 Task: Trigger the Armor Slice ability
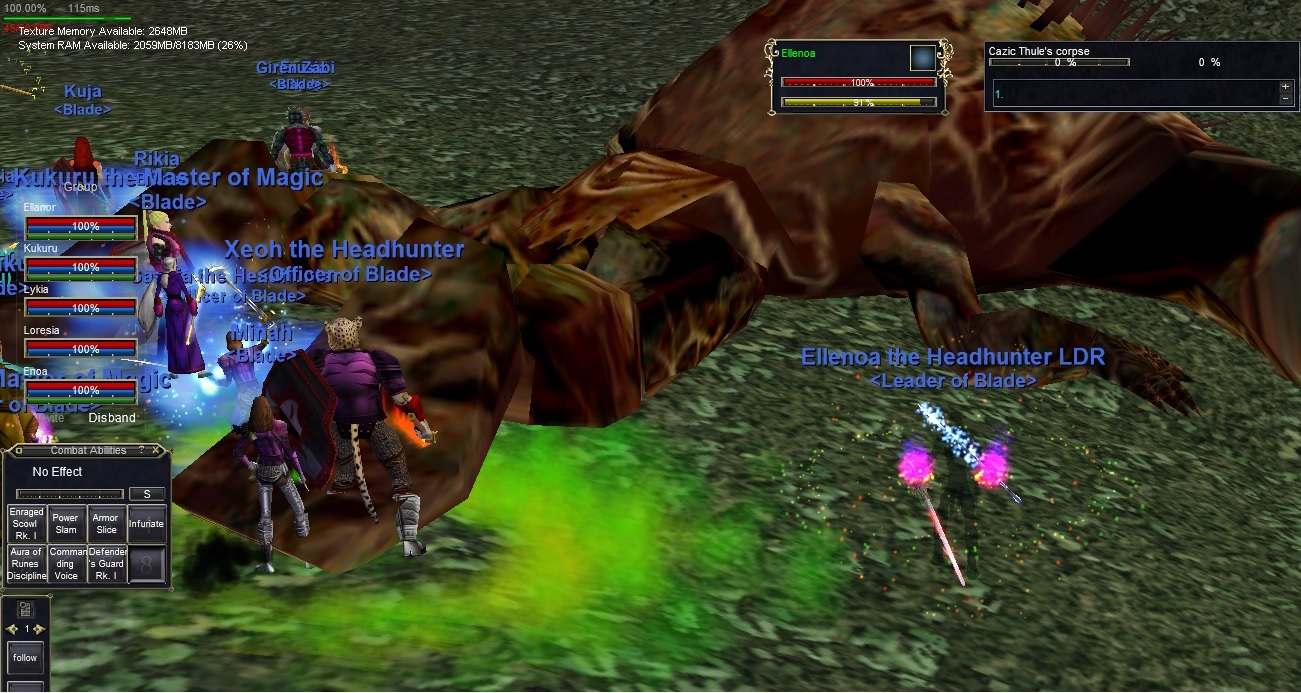click(106, 524)
